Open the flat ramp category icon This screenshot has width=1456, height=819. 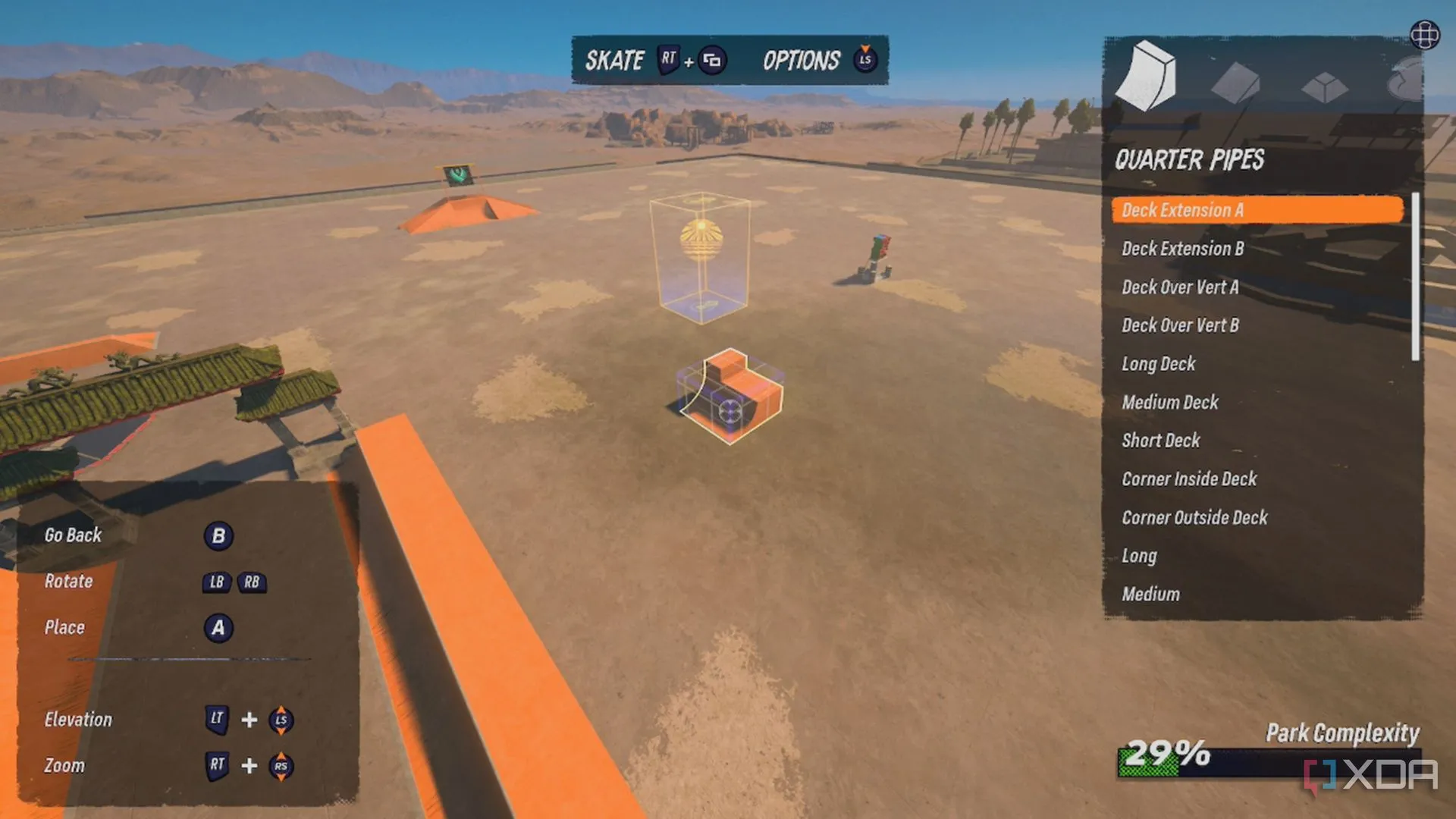point(1235,82)
